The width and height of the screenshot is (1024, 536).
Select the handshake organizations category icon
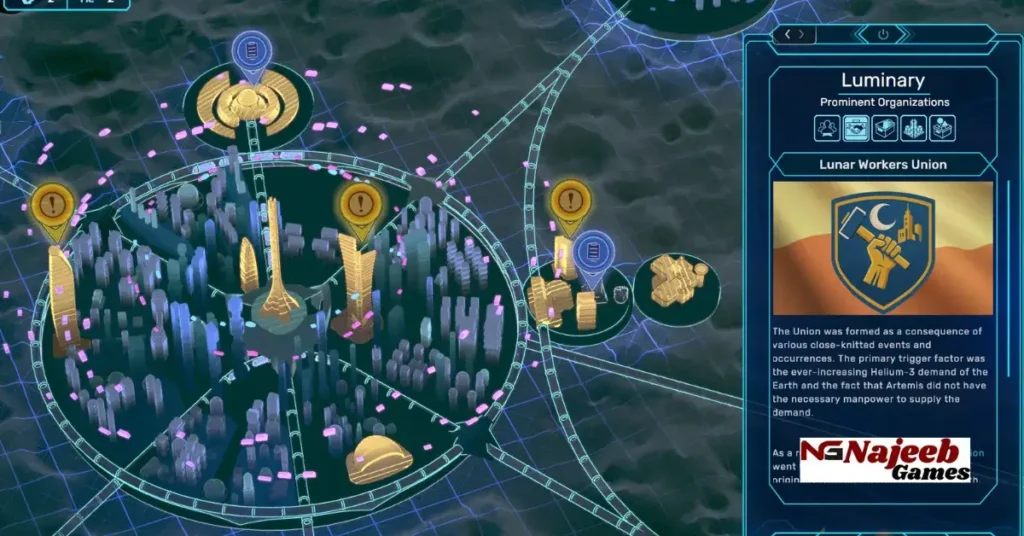855,128
